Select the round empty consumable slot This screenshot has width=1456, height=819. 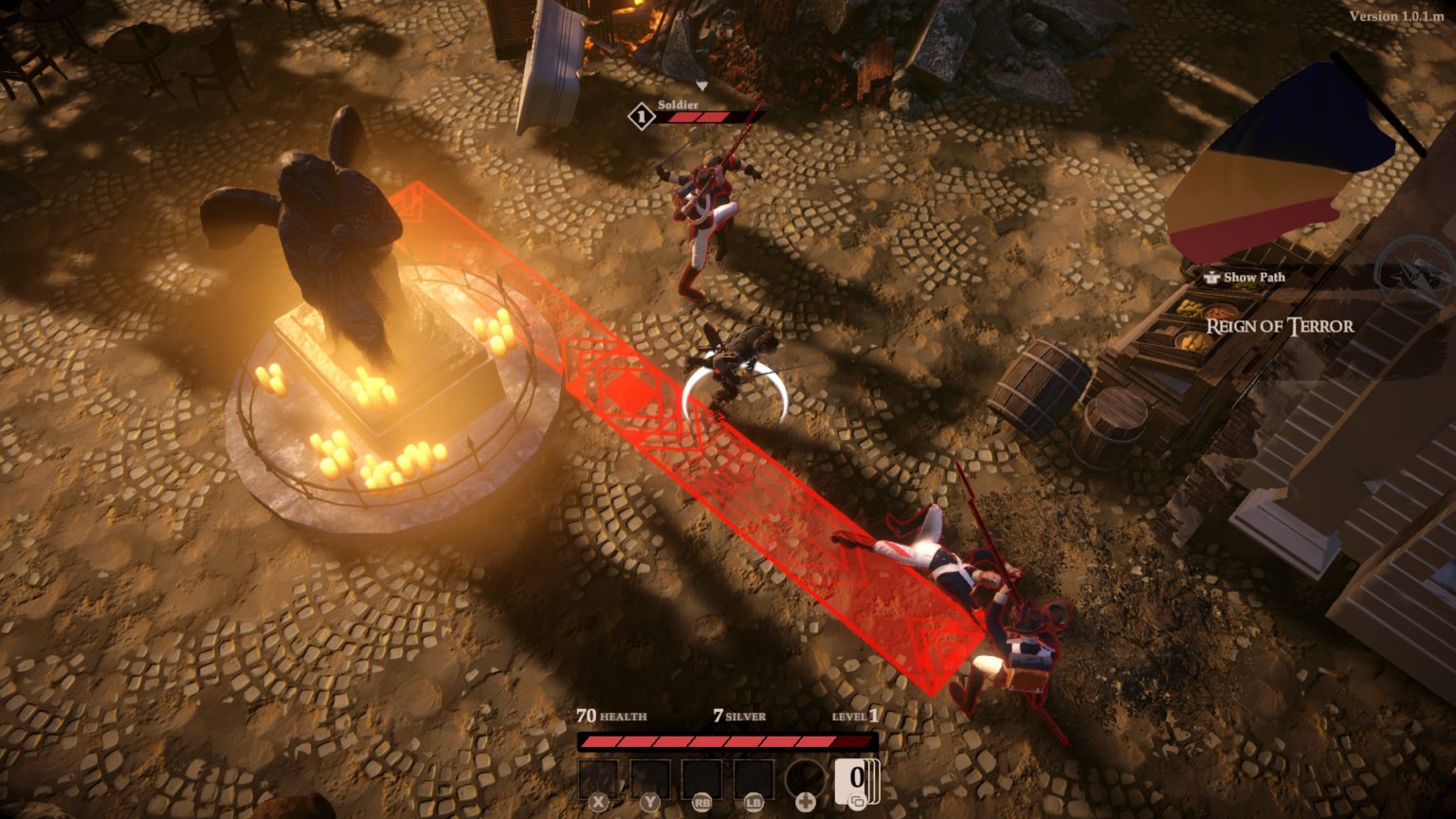(x=806, y=780)
